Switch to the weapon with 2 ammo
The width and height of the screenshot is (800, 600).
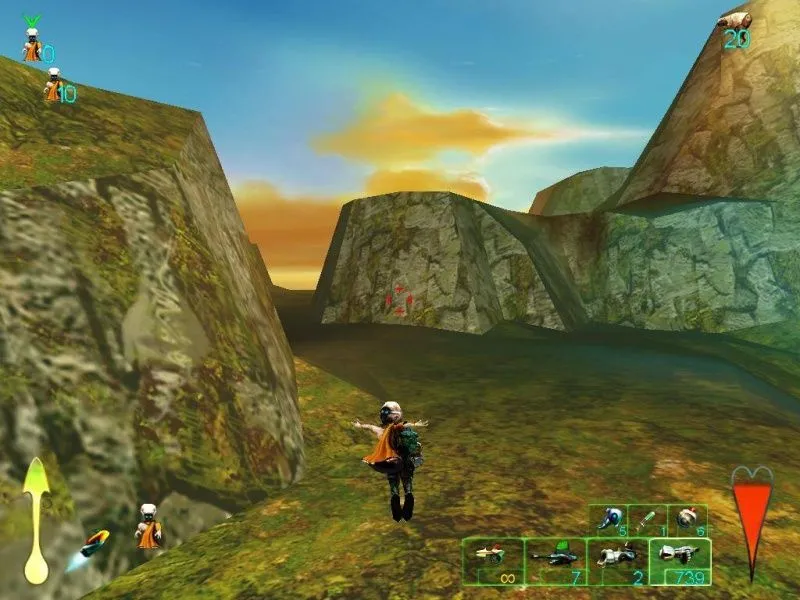pos(618,560)
